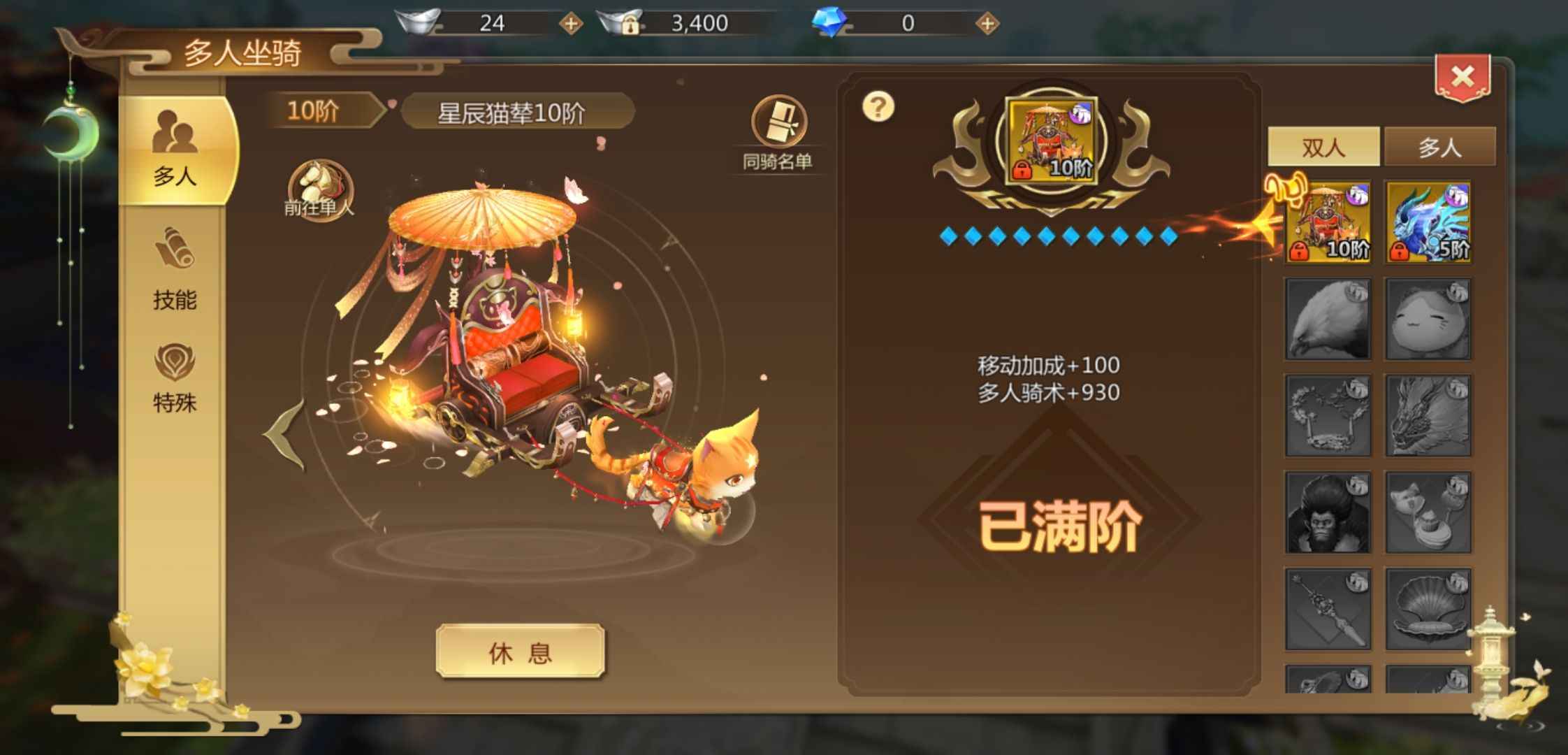Open the 特殊 special tab
Screen dimensions: 1568x755
175,378
